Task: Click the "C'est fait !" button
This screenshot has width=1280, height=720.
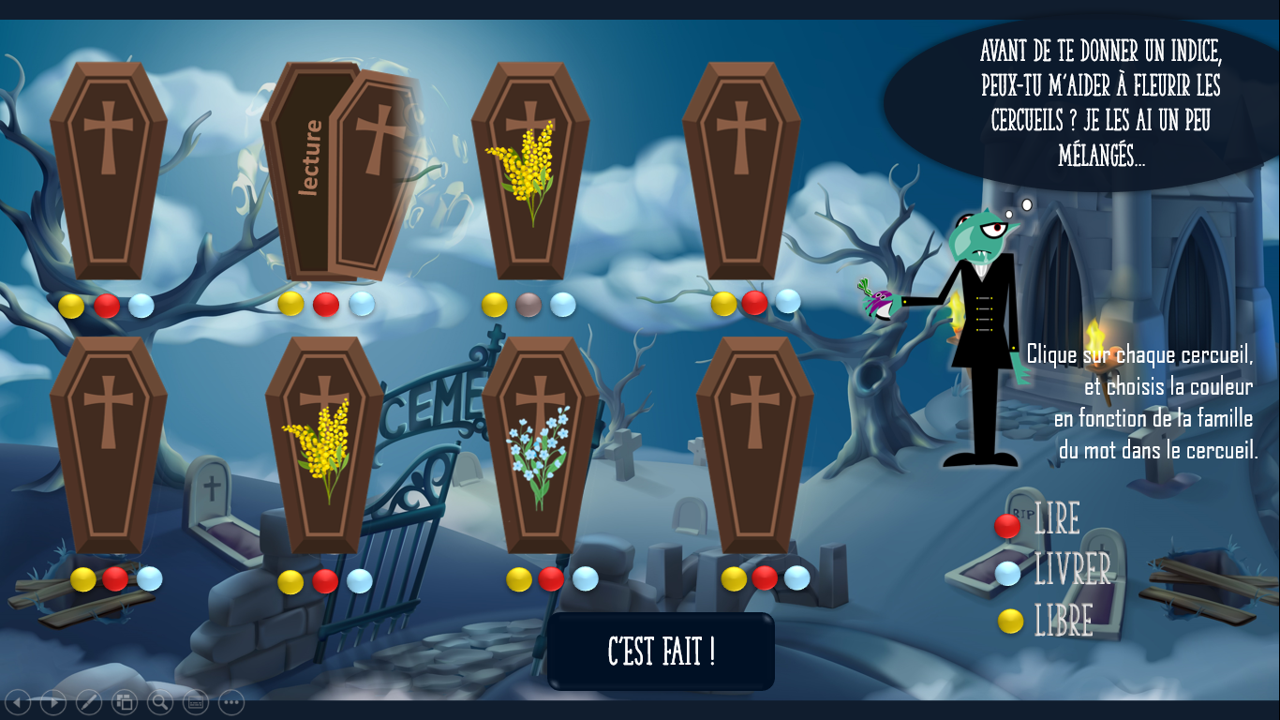Action: pyautogui.click(x=661, y=652)
